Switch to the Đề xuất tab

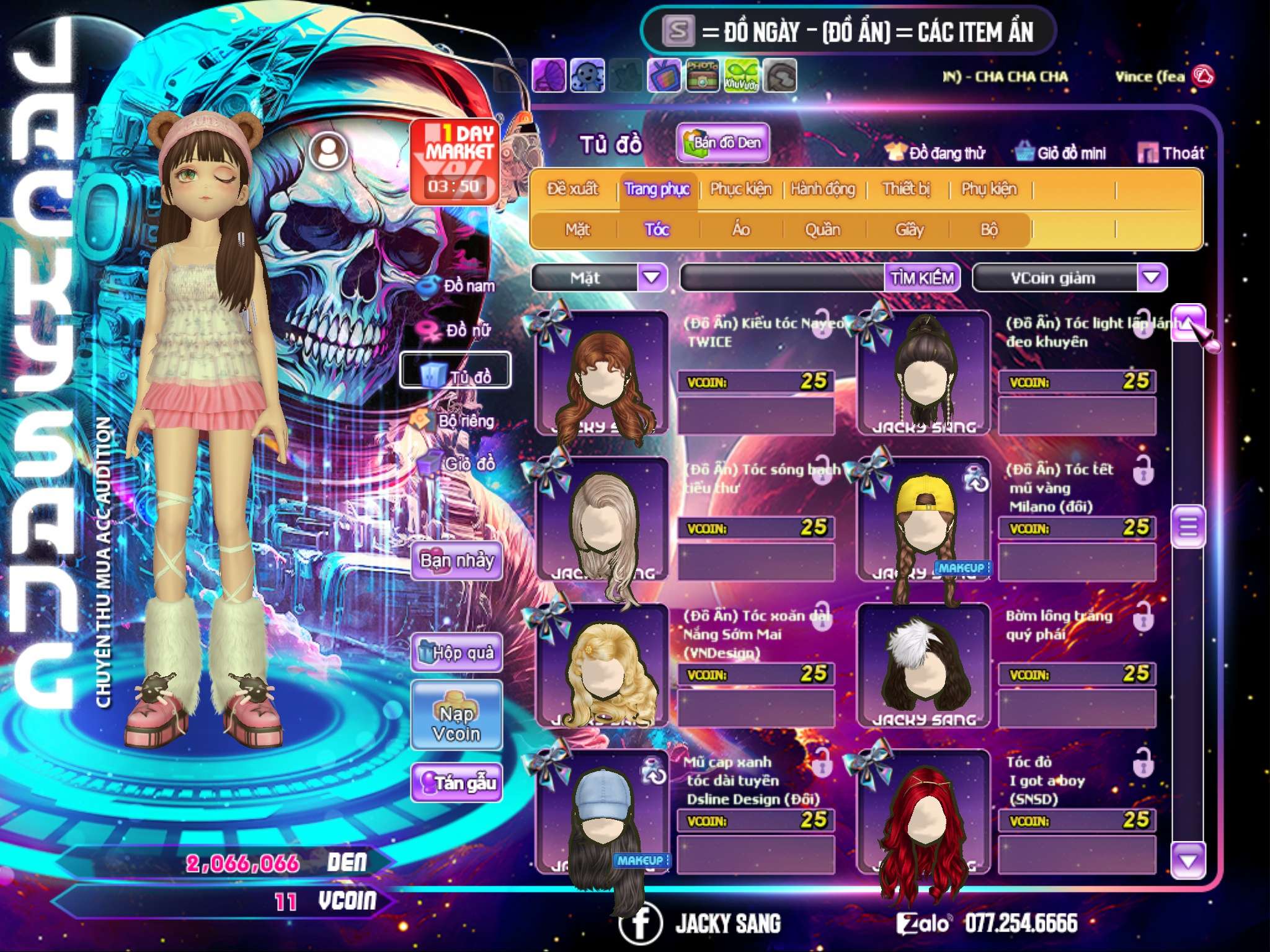pos(572,189)
